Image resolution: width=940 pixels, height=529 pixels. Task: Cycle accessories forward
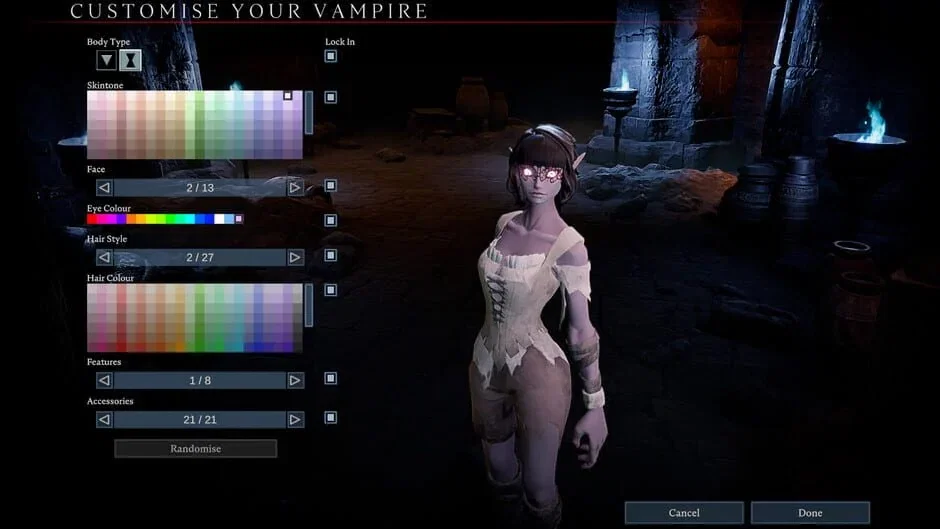[x=295, y=419]
